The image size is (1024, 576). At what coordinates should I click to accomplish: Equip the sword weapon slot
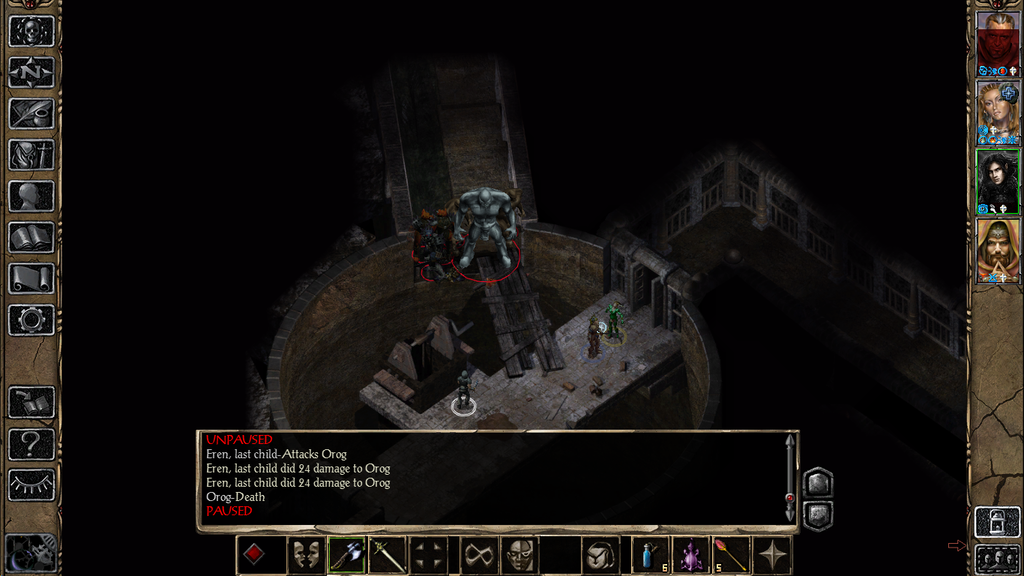387,555
